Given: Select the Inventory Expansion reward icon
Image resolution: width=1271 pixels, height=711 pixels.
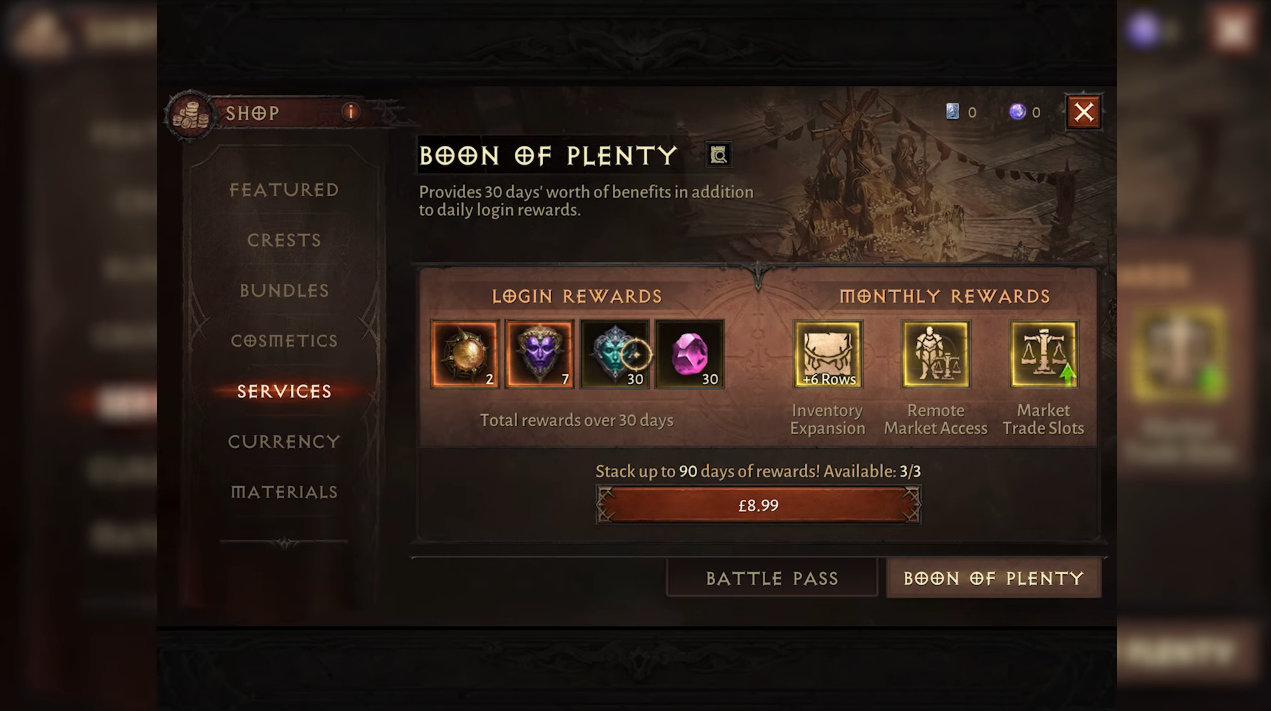Looking at the screenshot, I should pyautogui.click(x=828, y=354).
